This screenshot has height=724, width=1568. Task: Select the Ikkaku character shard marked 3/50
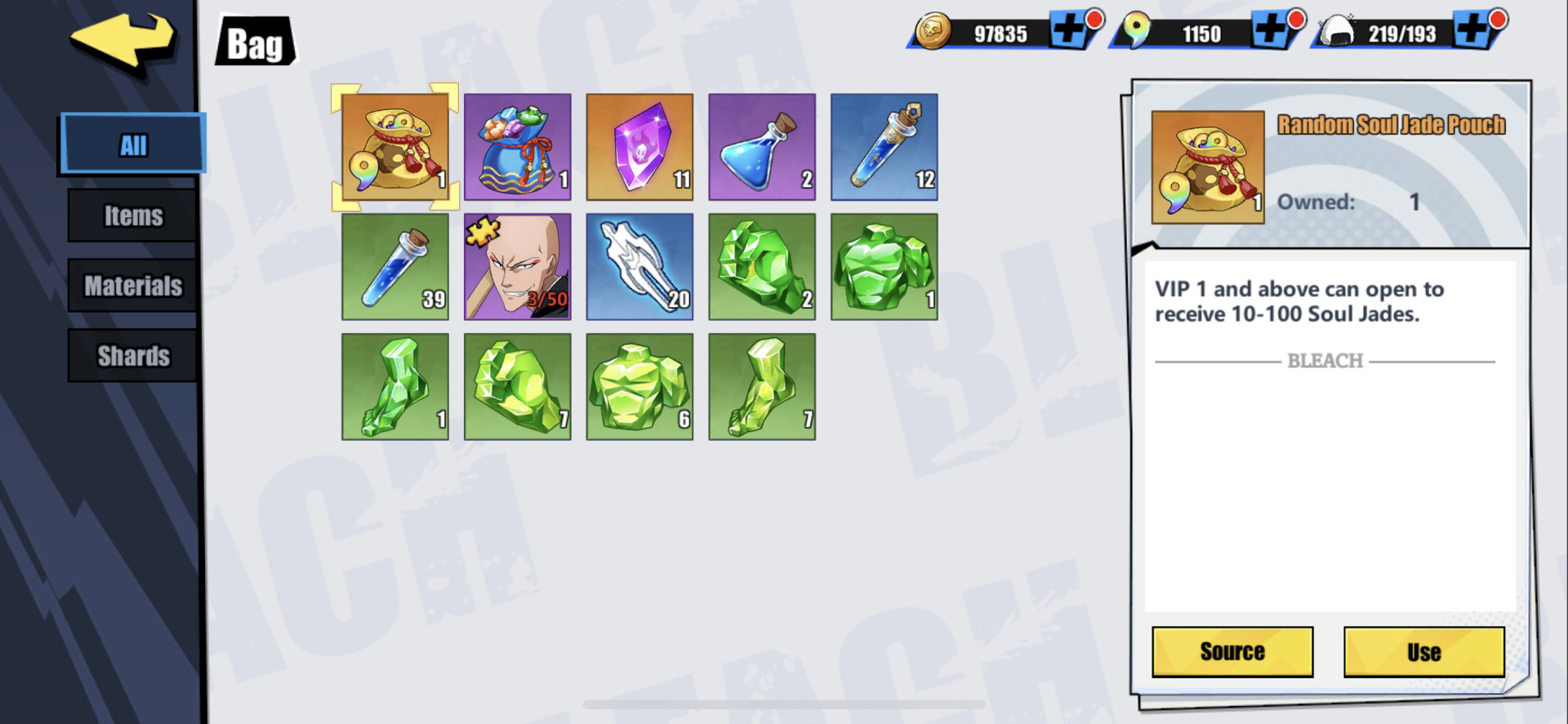(x=517, y=267)
